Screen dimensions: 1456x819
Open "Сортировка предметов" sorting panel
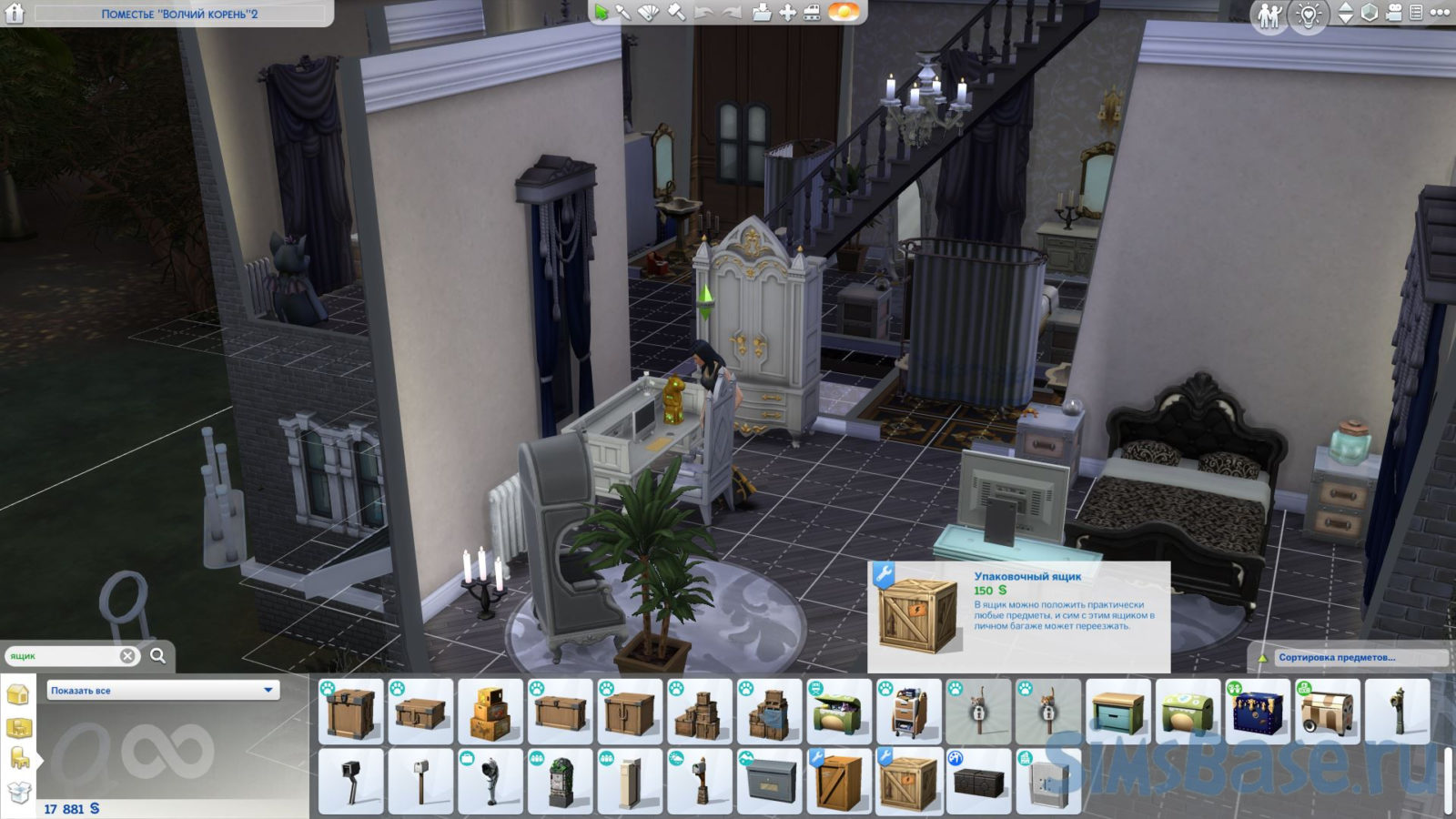1336,657
